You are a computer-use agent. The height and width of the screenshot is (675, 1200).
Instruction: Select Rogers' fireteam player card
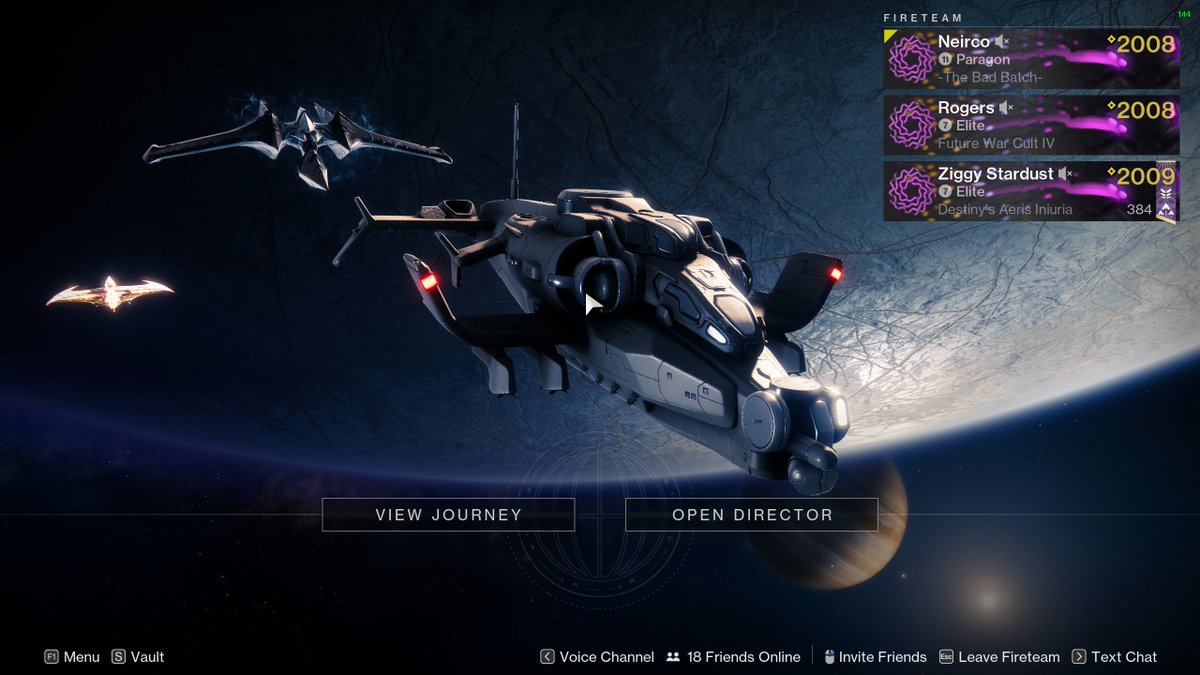coord(1031,125)
